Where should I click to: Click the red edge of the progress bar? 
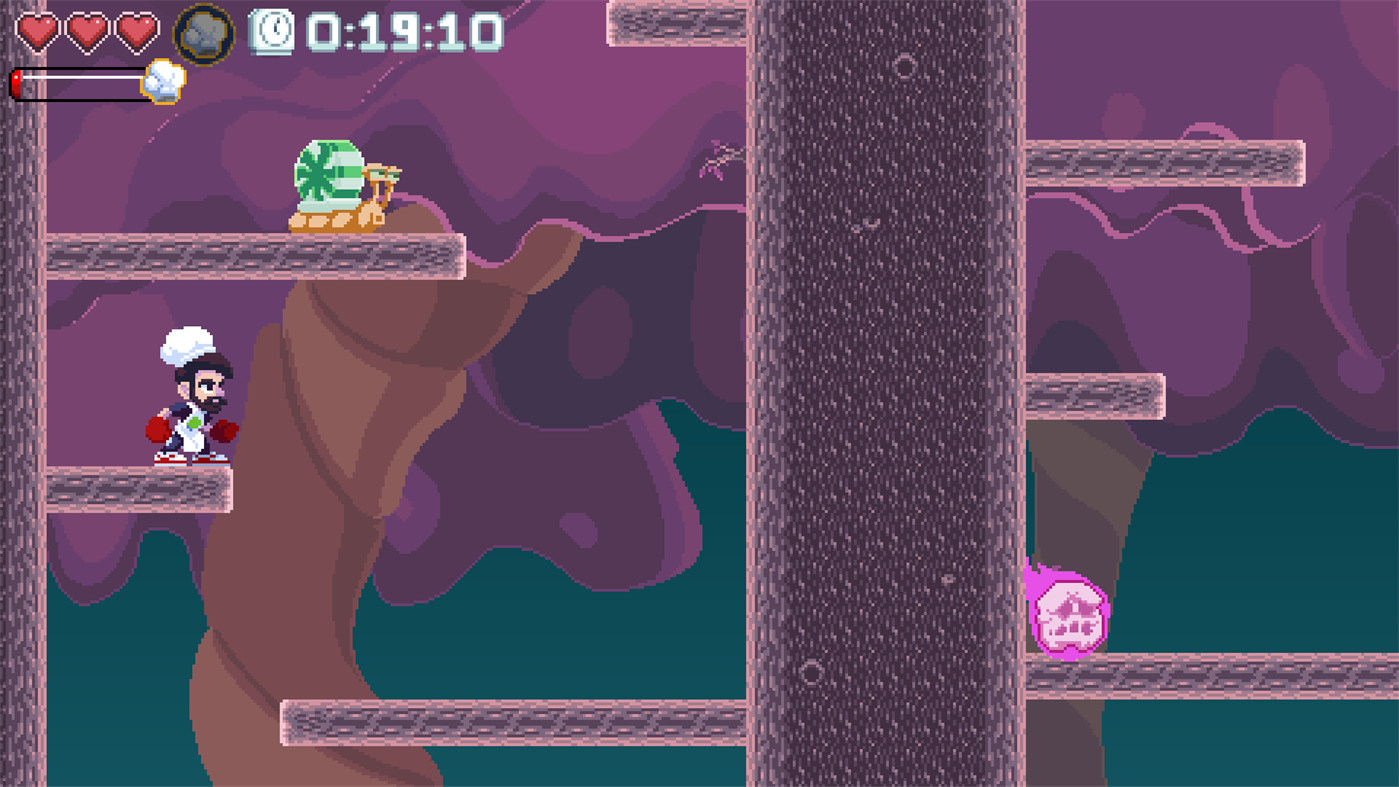click(17, 82)
